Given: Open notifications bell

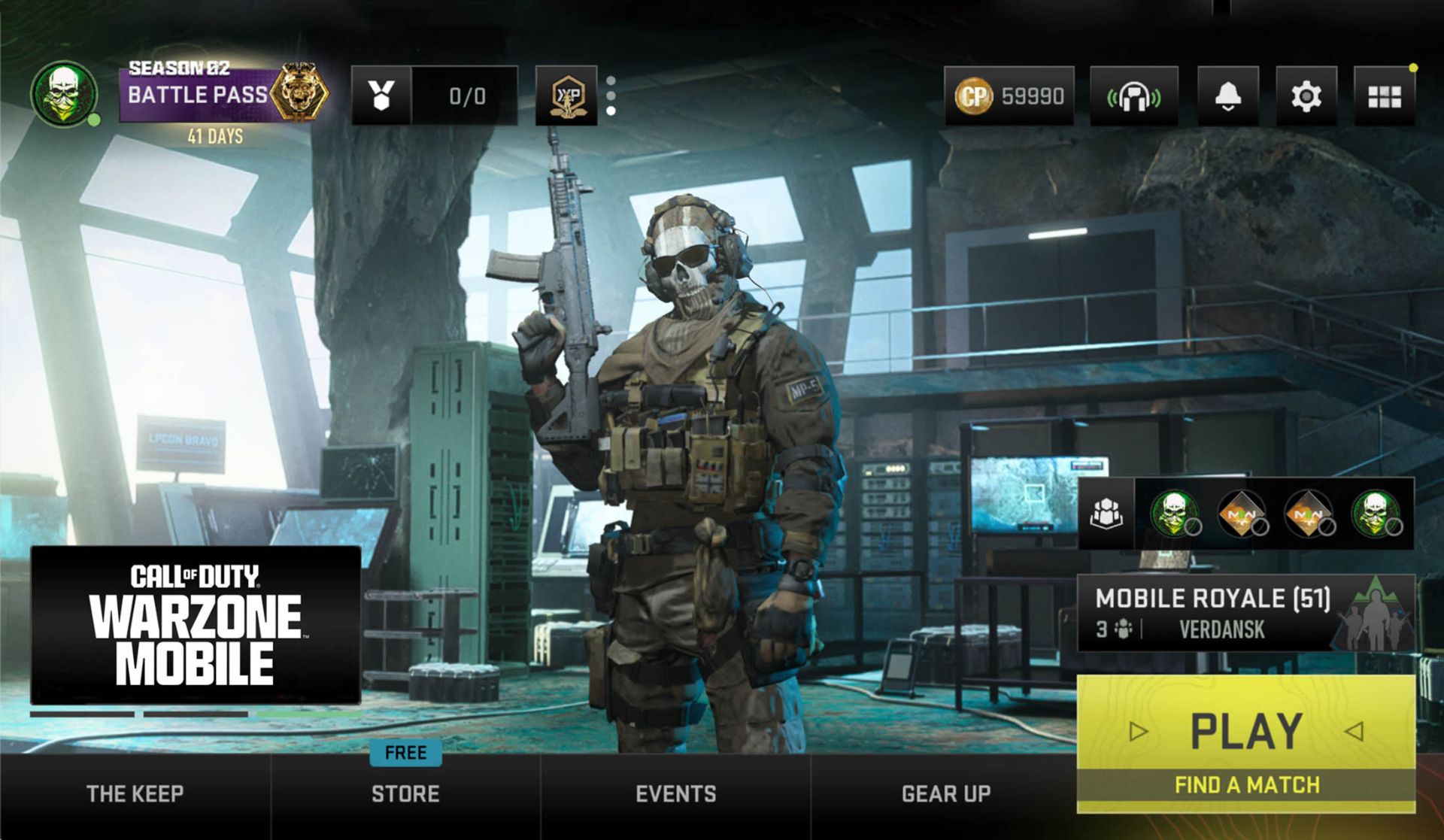Looking at the screenshot, I should point(1227,96).
